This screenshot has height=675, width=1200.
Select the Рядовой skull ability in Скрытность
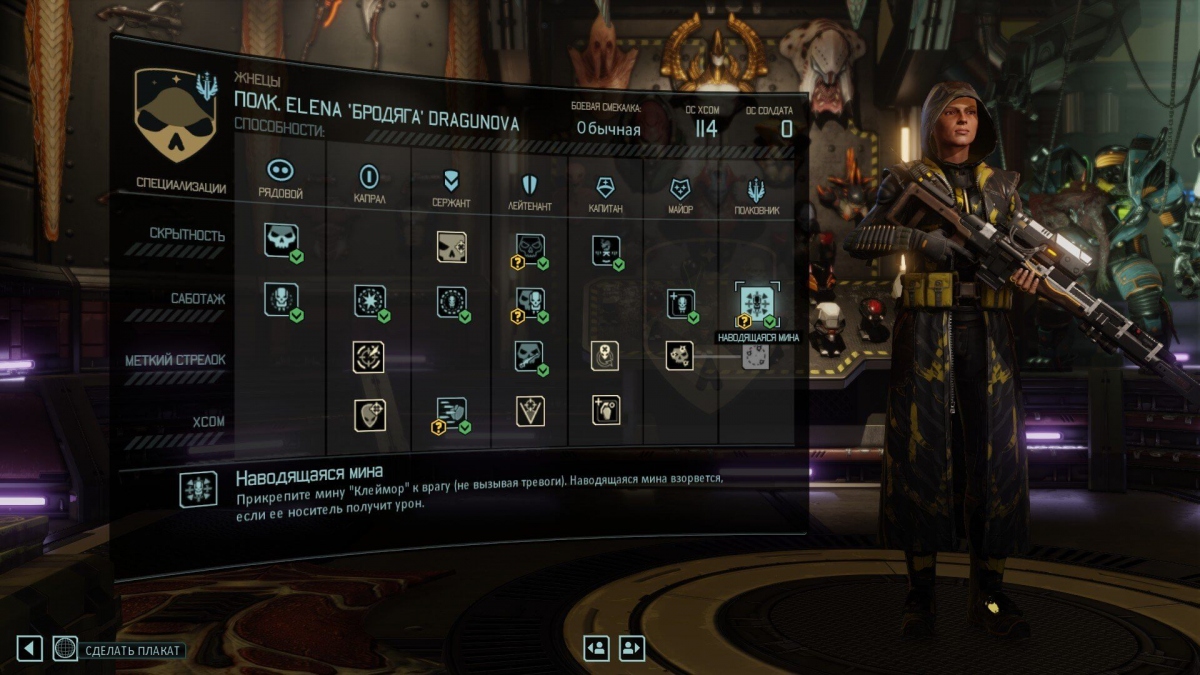click(x=281, y=240)
